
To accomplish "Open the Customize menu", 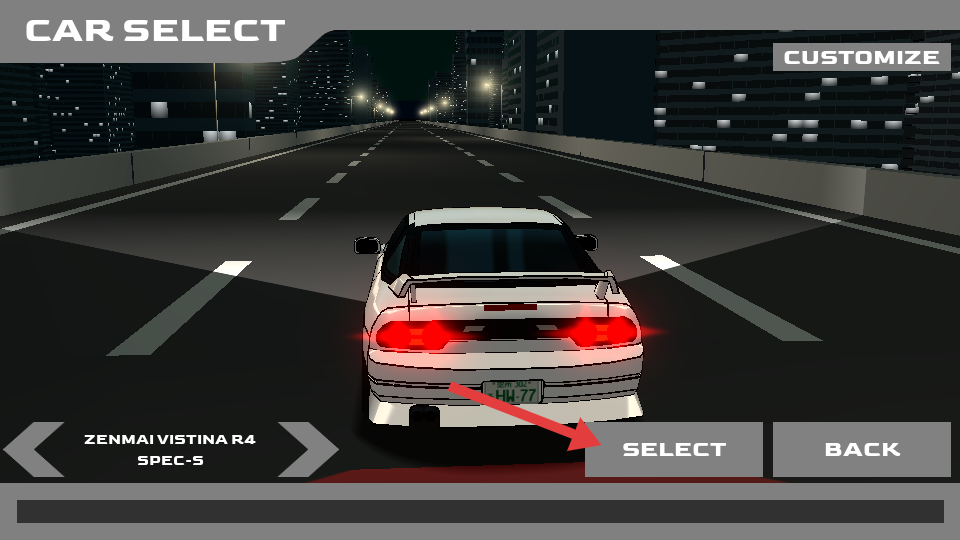I will (x=861, y=57).
